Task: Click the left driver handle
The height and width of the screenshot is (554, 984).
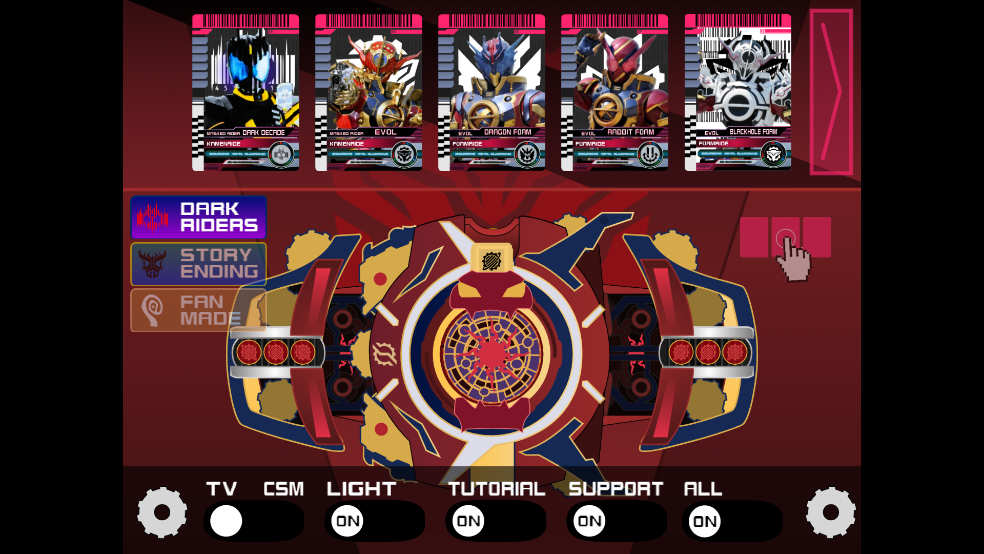Action: [277, 352]
